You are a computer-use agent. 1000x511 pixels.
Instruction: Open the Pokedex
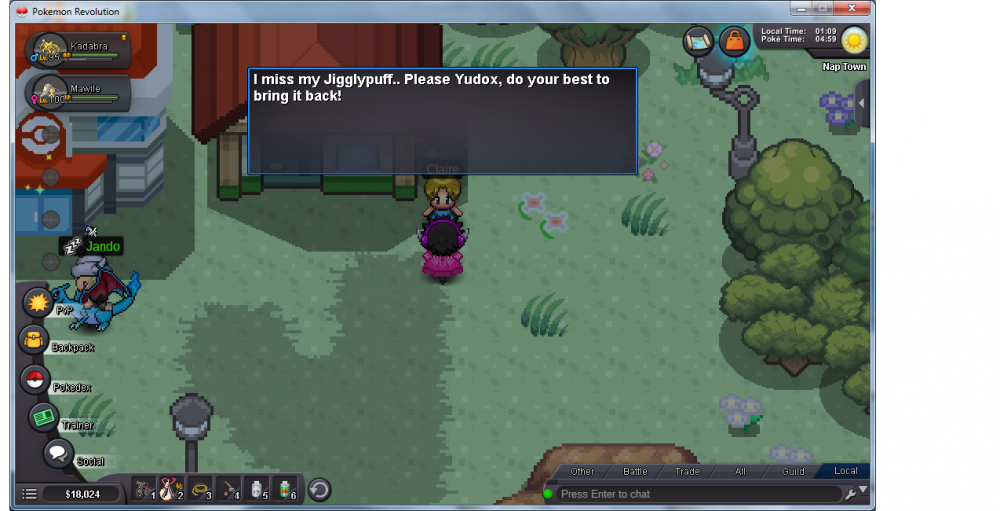[x=35, y=380]
